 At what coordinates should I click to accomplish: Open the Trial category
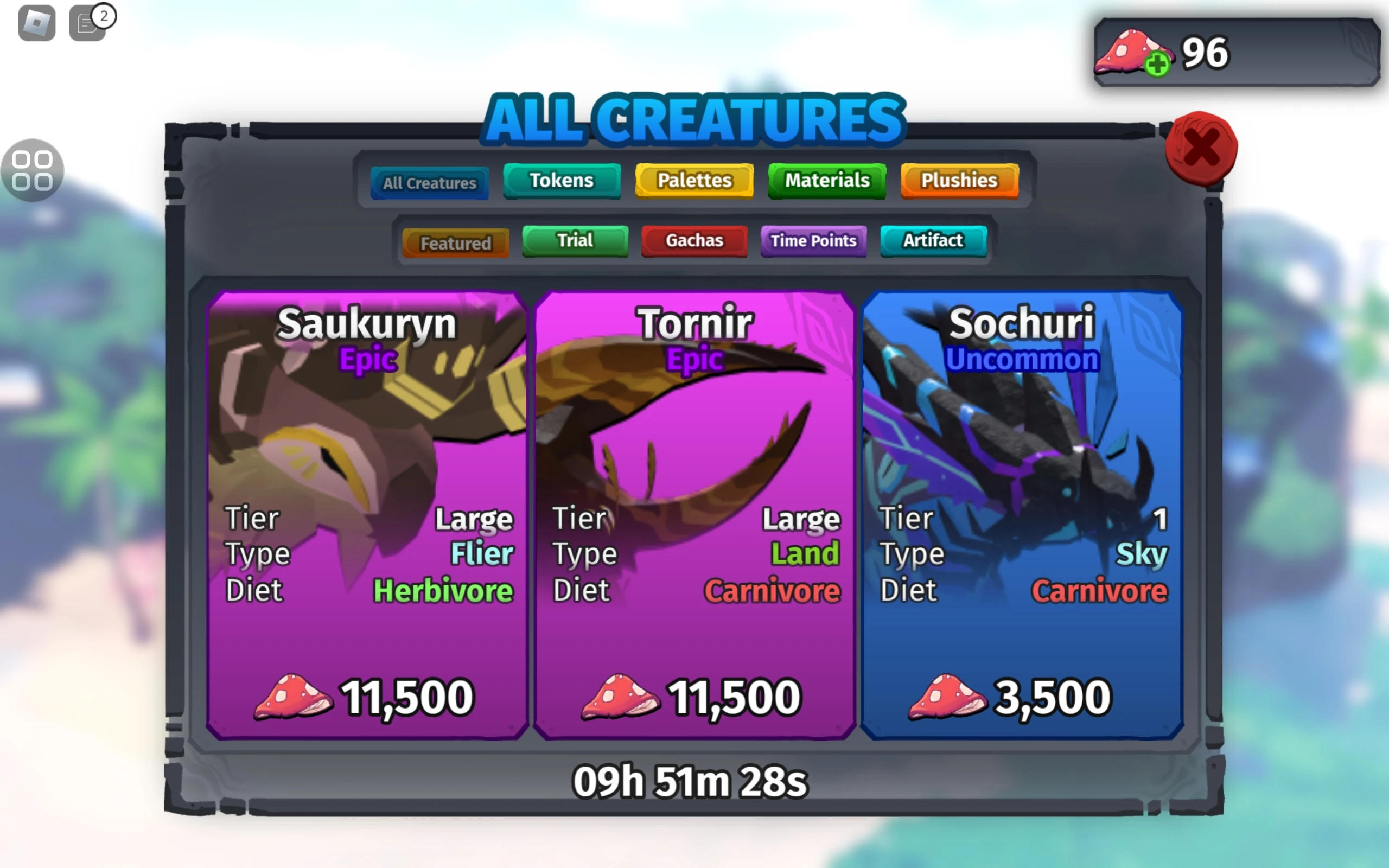(574, 240)
